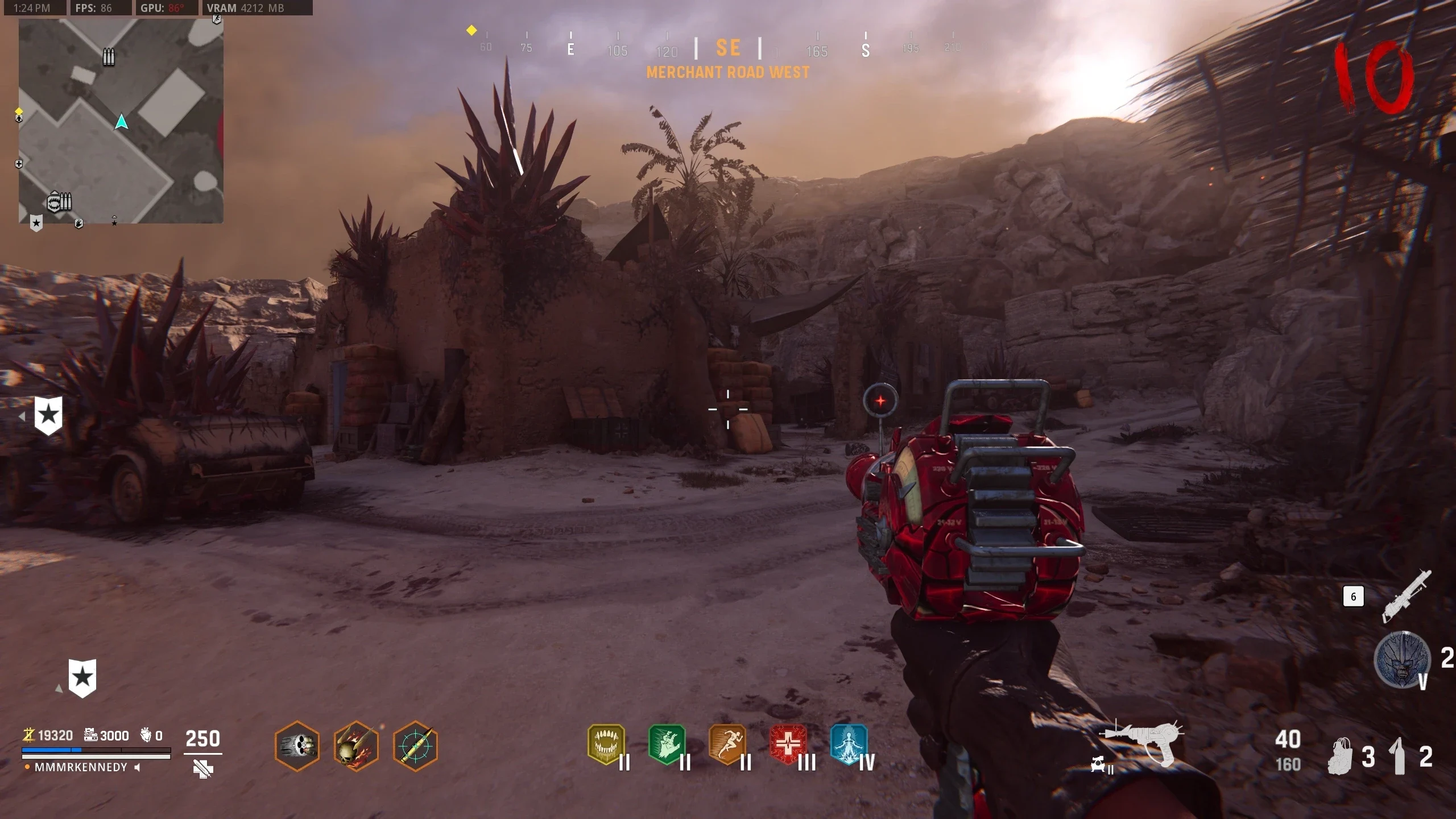Viewport: 1456px width, 819px height.
Task: Click the minimap in the top-left corner
Action: tap(121, 121)
